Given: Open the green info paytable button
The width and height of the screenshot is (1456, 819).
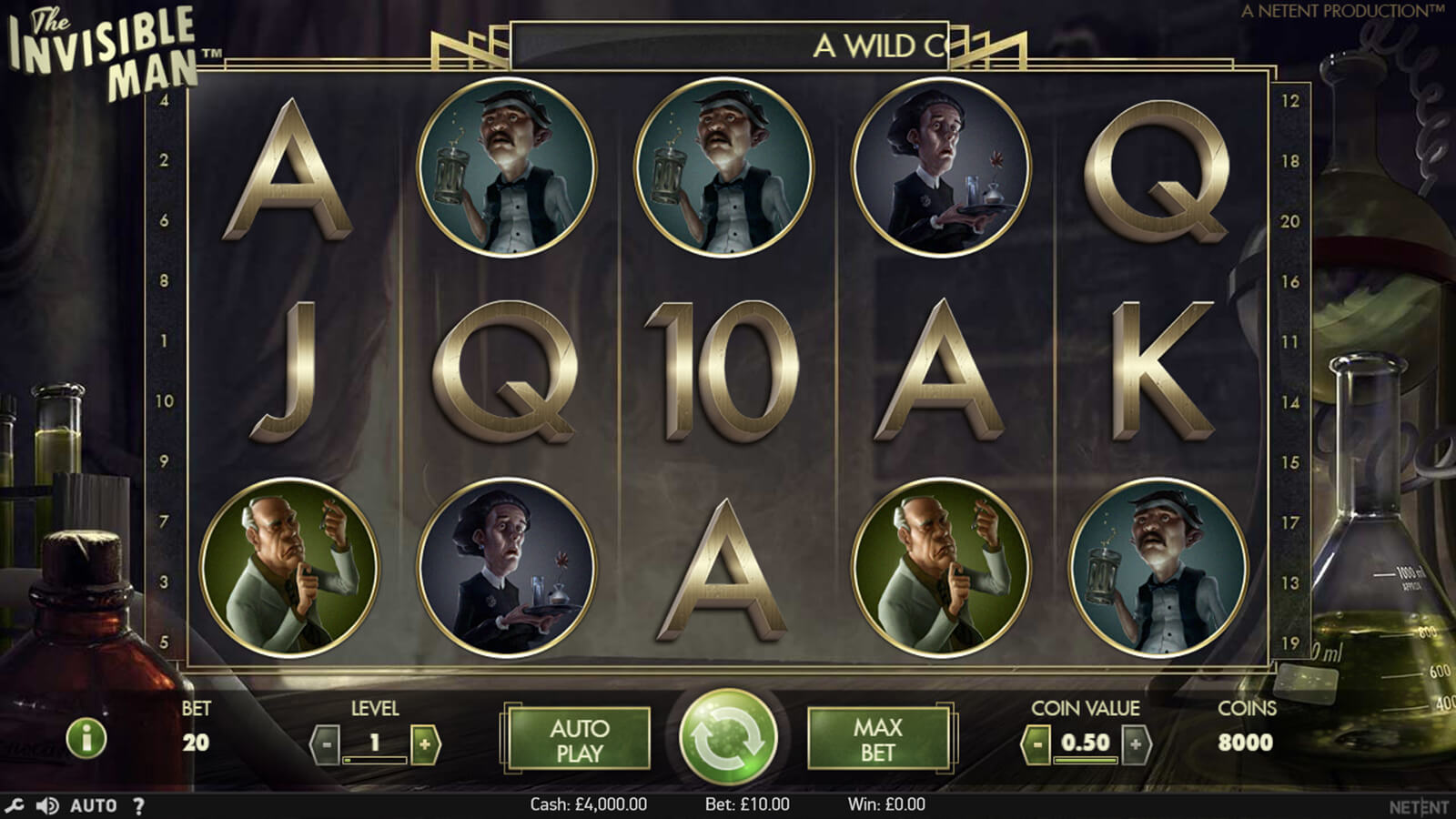Looking at the screenshot, I should pos(87,738).
